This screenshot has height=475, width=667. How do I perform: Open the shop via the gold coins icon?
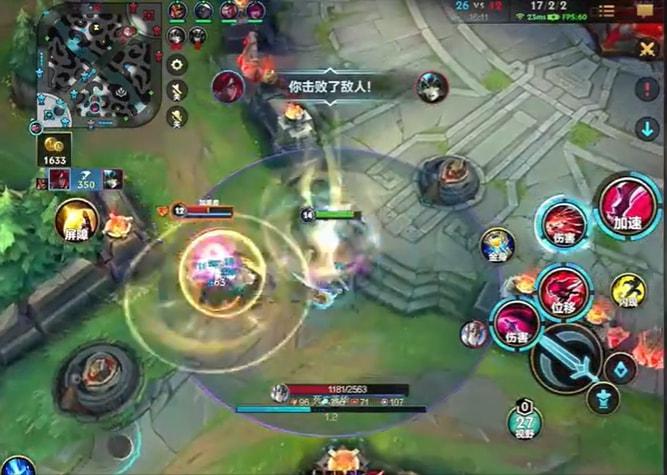(53, 147)
